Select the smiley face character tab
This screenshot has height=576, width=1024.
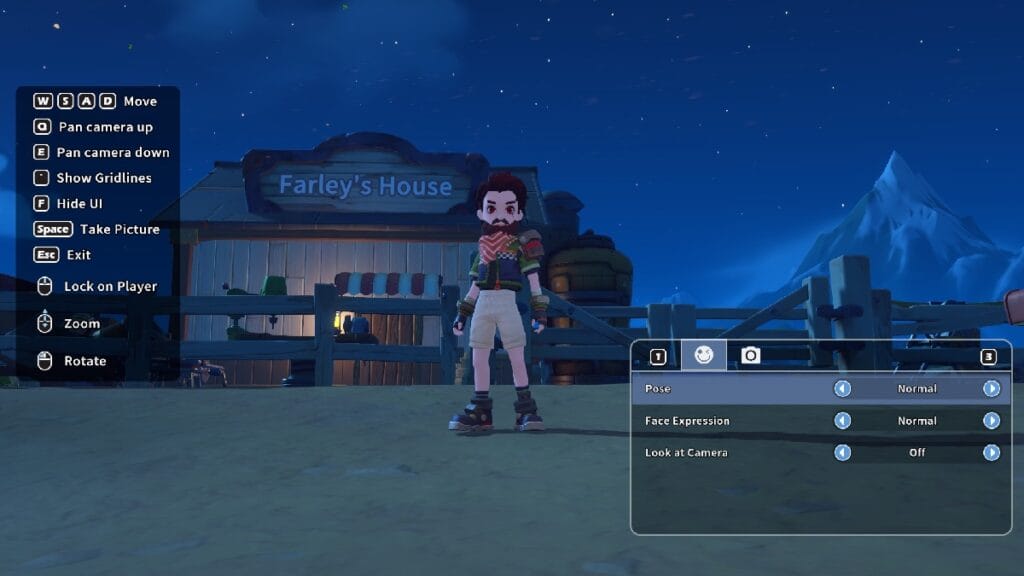tap(704, 355)
